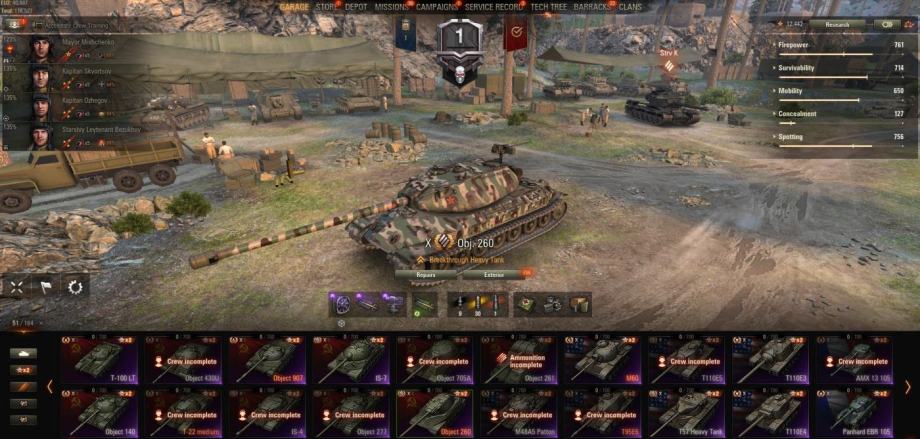920x439 pixels.
Task: Open the Store tab
Action: point(326,6)
